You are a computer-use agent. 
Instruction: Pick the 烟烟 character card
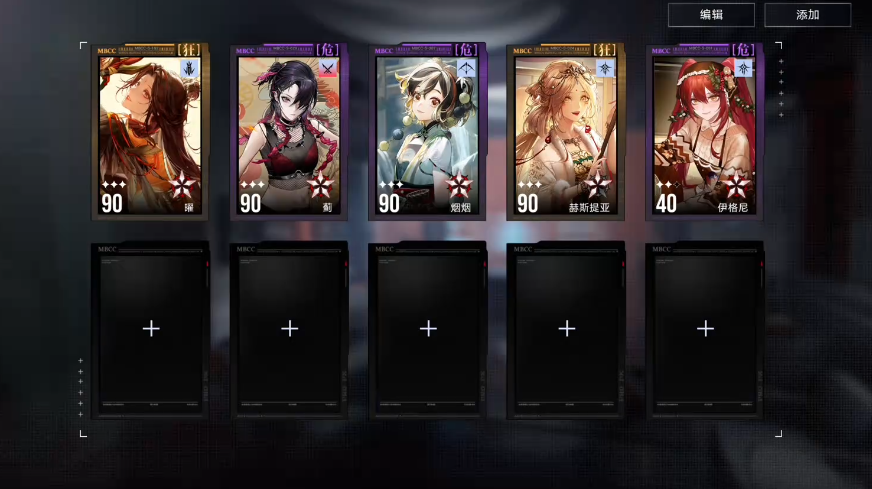tap(427, 133)
